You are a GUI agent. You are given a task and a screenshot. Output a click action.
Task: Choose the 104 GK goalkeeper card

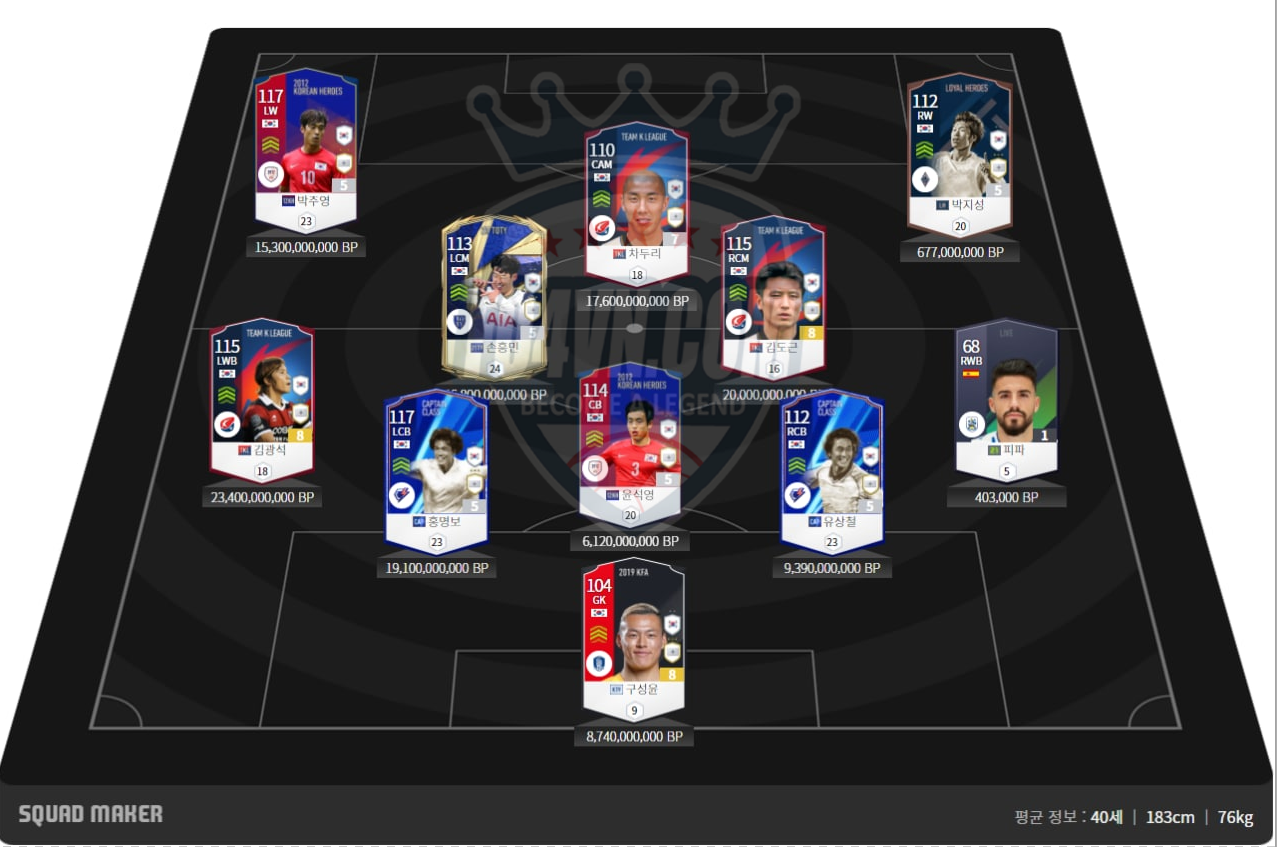634,628
